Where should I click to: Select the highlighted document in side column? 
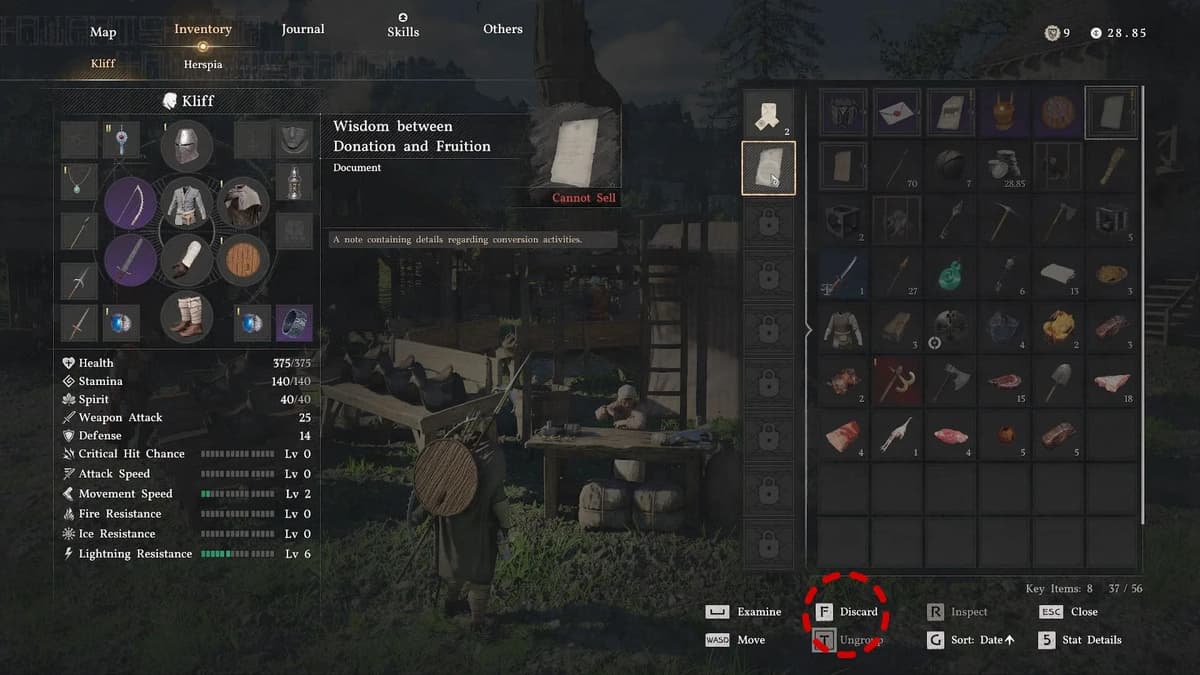(x=768, y=168)
